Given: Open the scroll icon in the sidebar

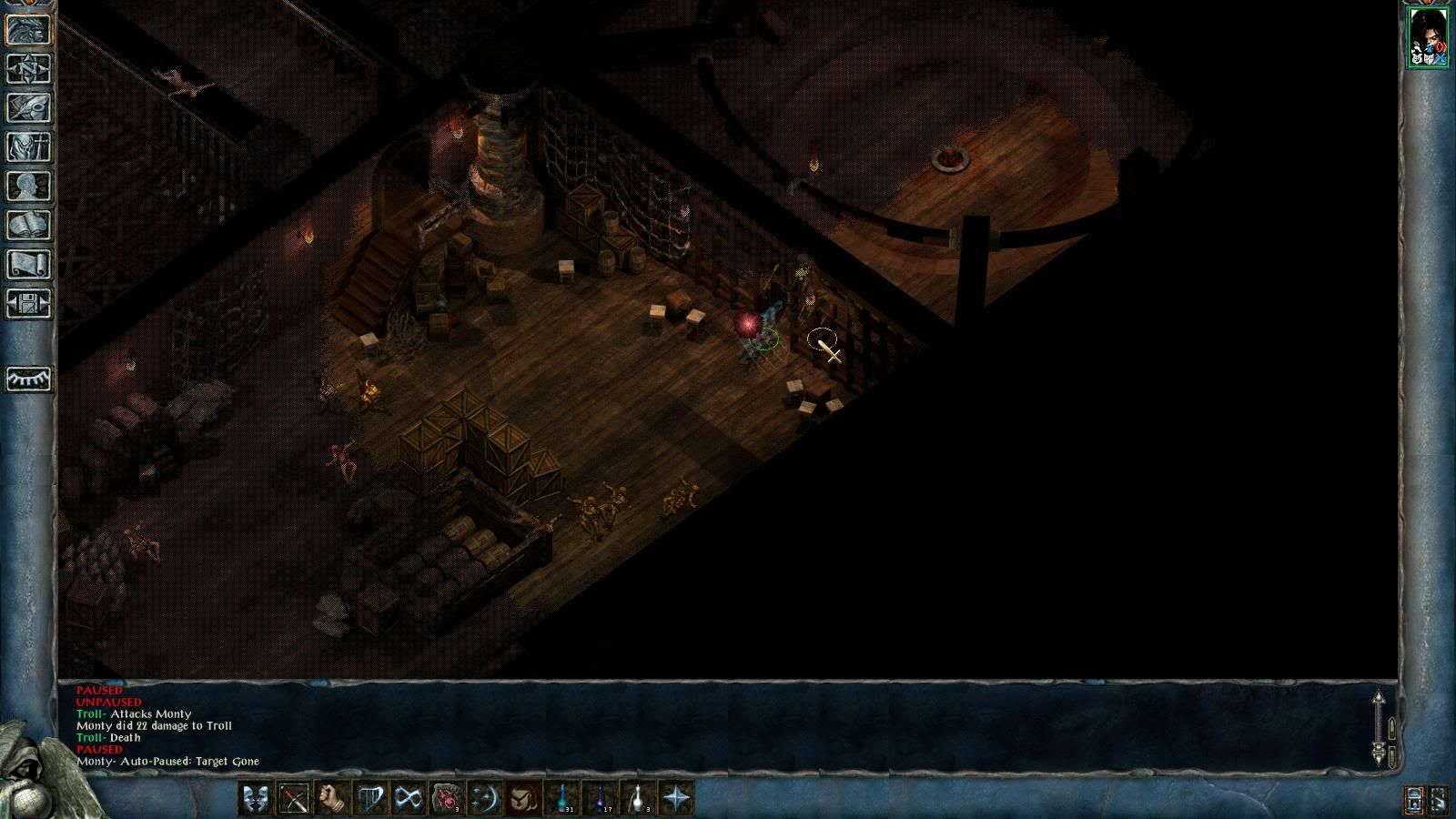Looking at the screenshot, I should point(29,265).
